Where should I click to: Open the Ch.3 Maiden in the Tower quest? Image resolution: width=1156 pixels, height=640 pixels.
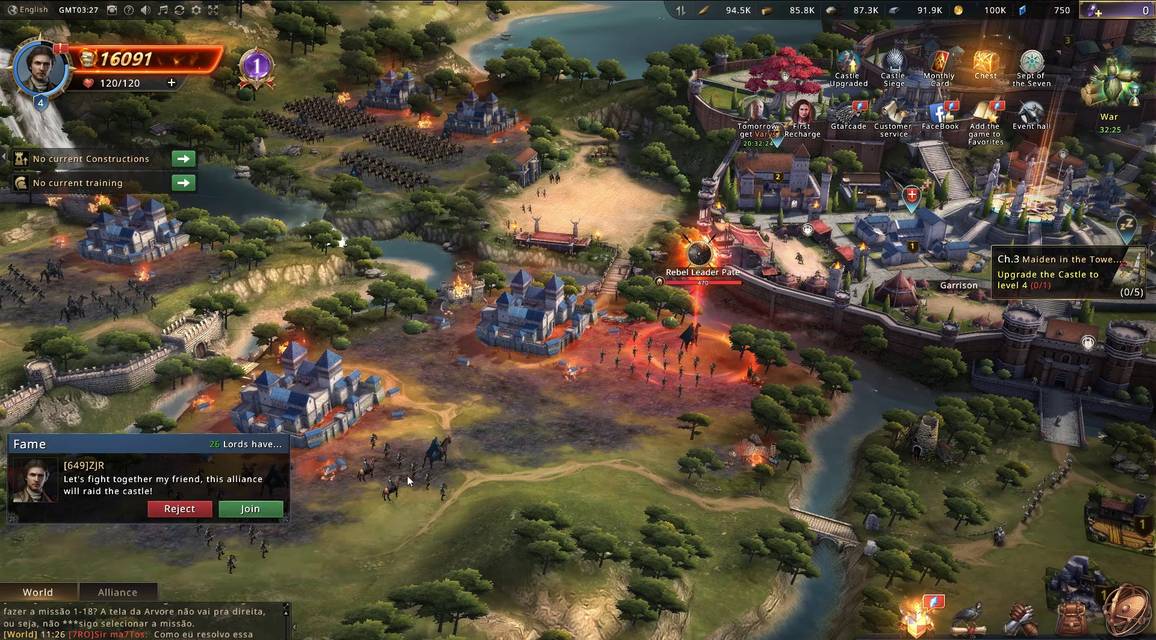1066,267
